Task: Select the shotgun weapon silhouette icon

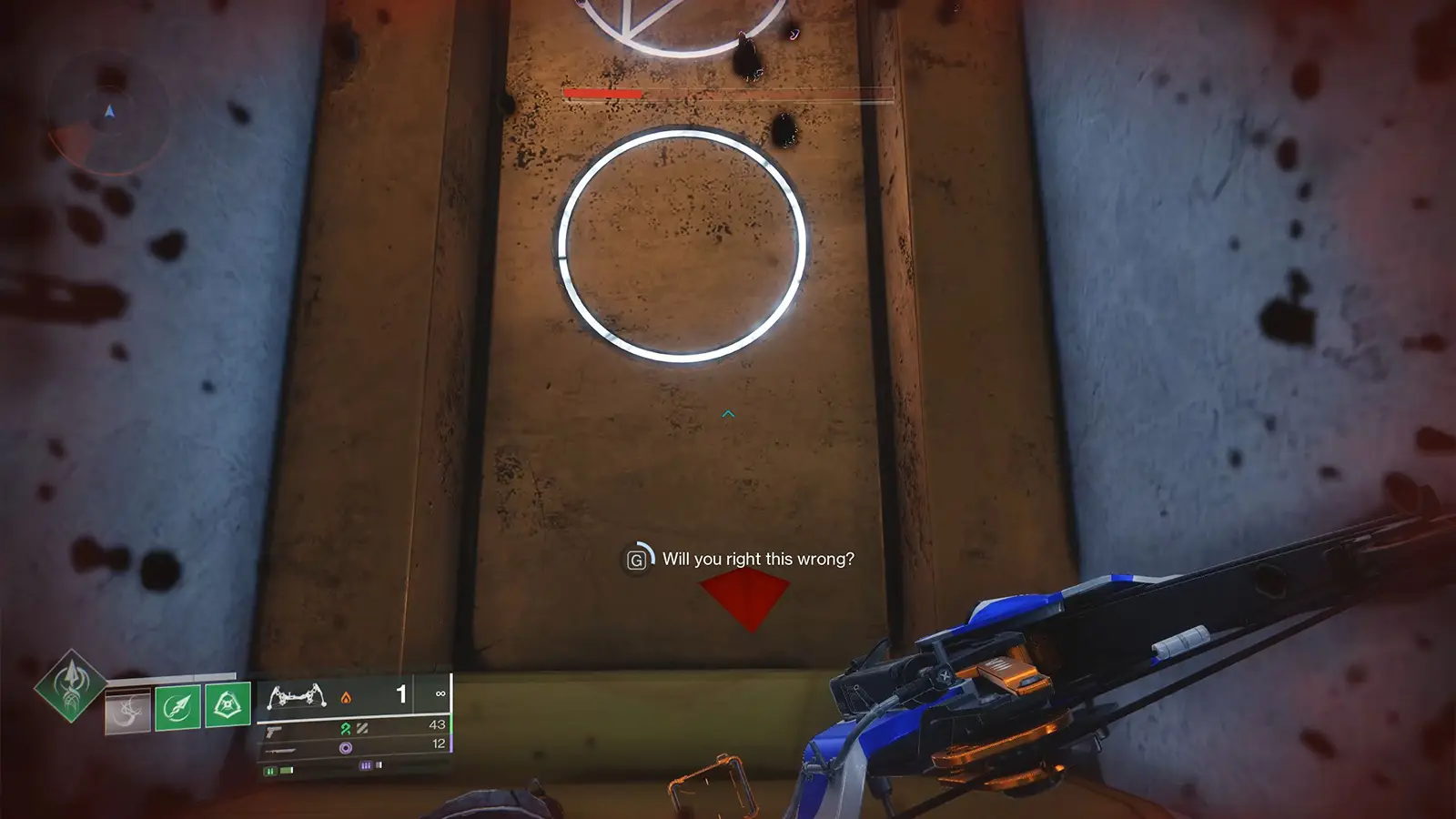Action: pyautogui.click(x=282, y=752)
